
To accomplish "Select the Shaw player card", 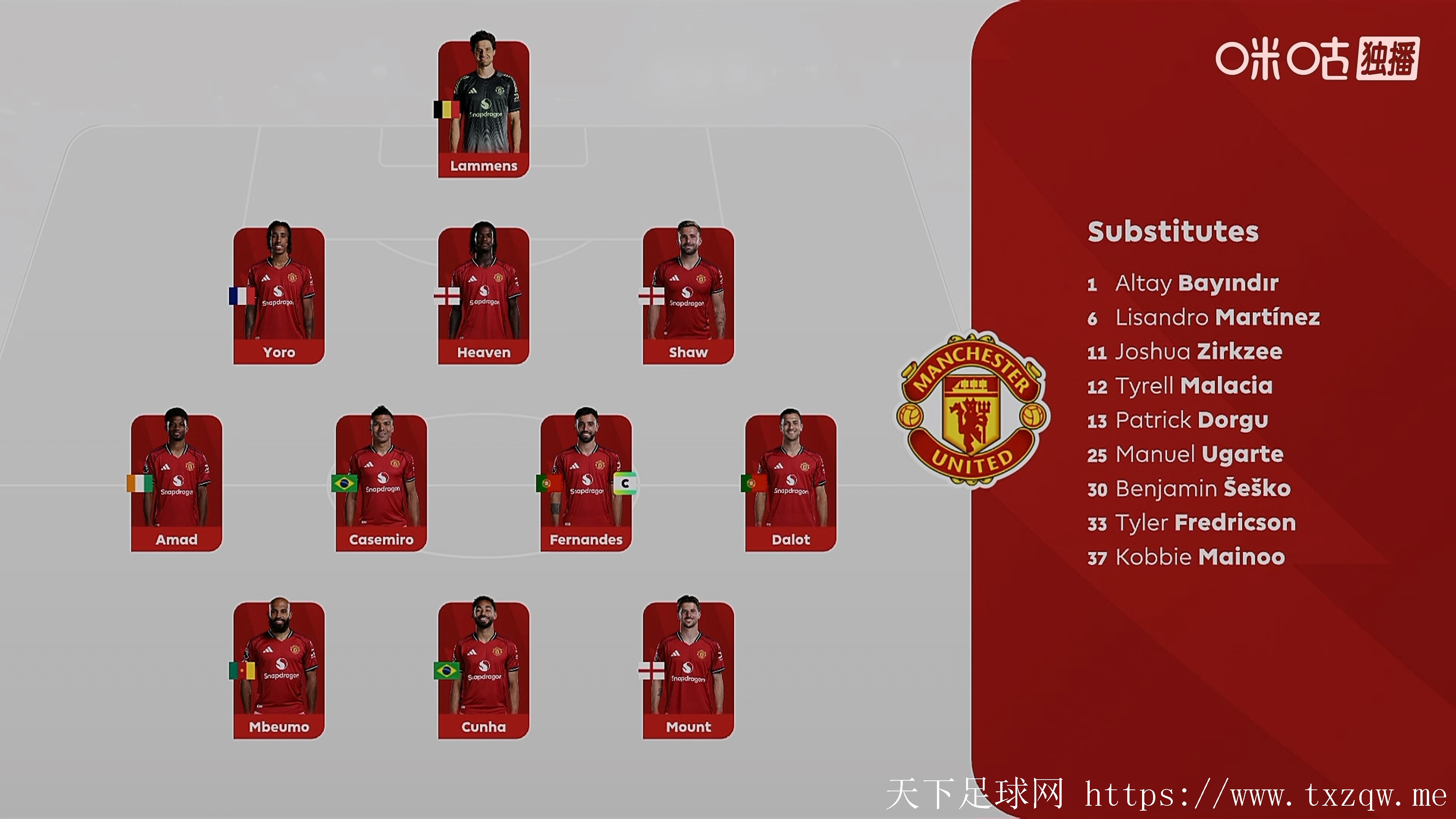I will (x=688, y=296).
